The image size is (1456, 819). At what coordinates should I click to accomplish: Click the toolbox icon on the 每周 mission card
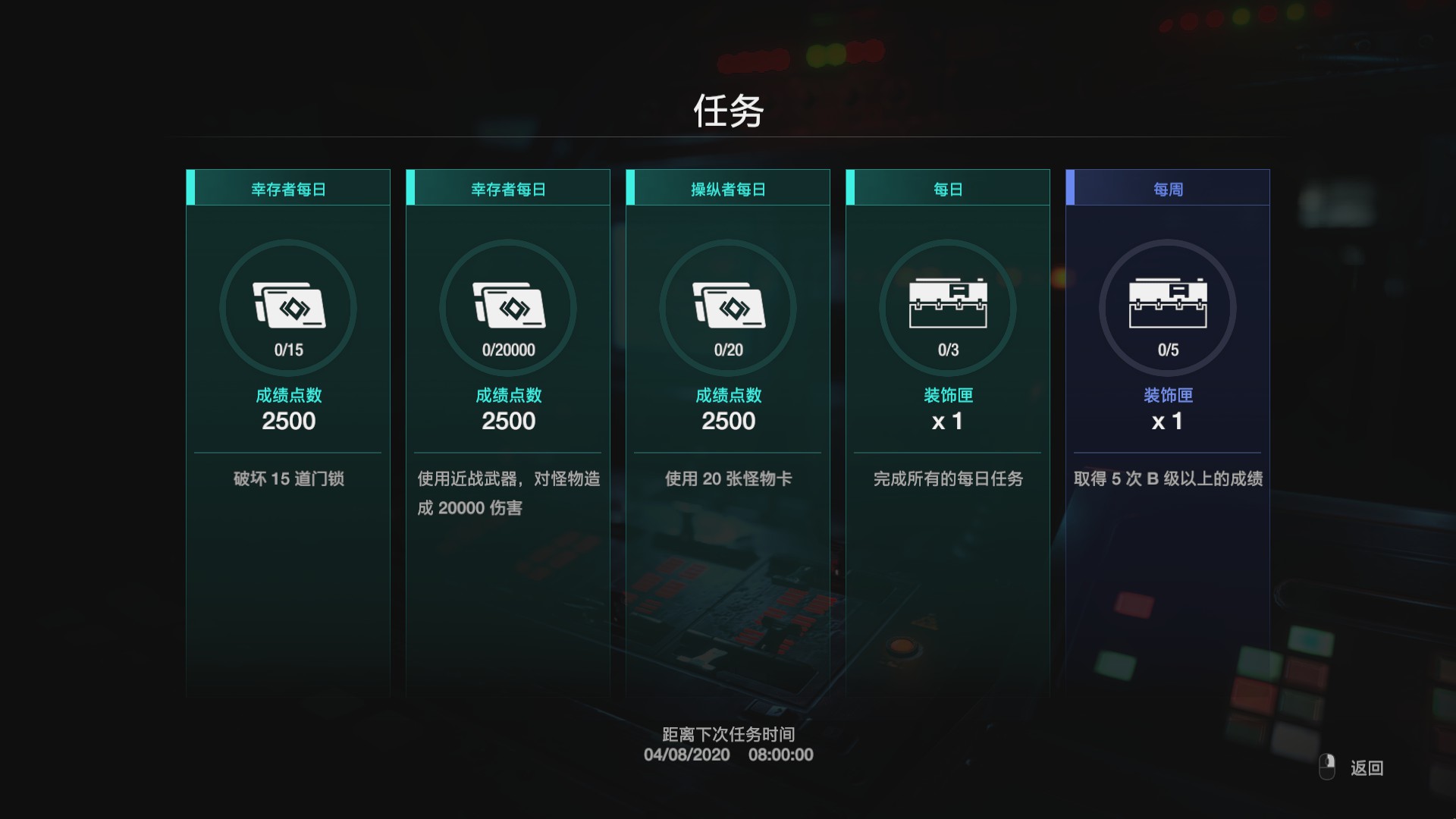(1167, 300)
